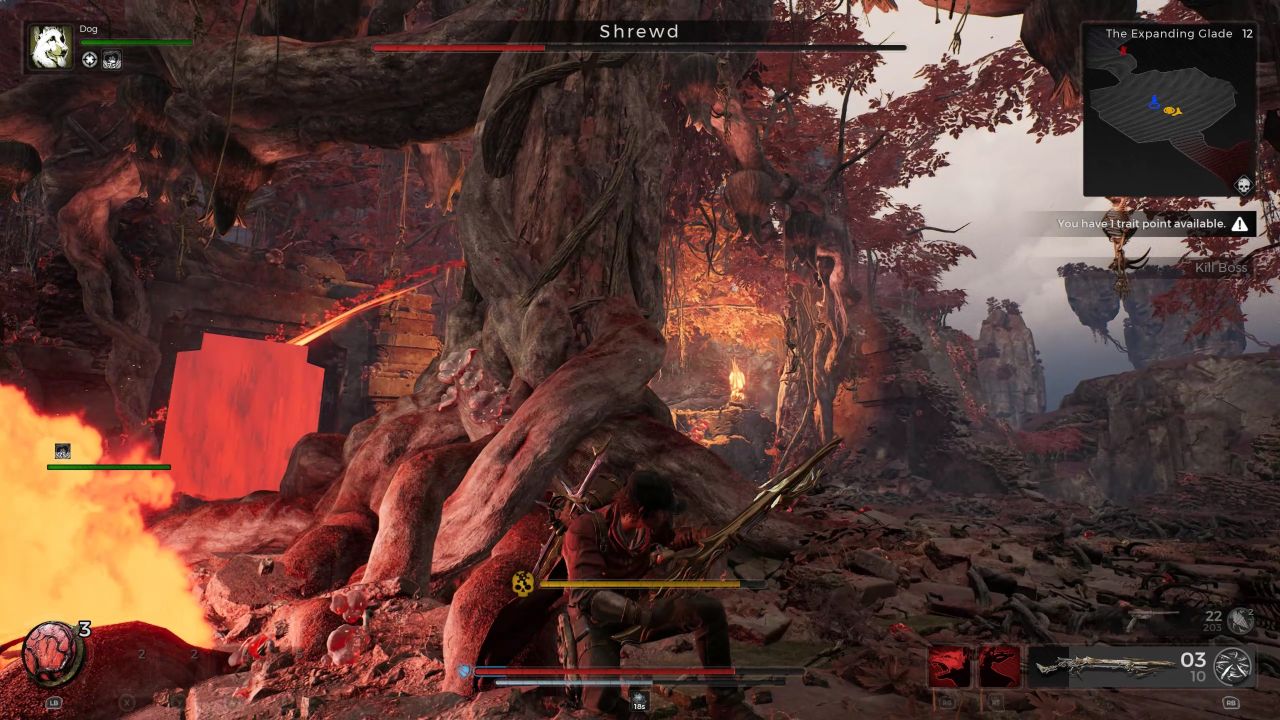Click the blue stamina segment on the player bar

[465, 672]
